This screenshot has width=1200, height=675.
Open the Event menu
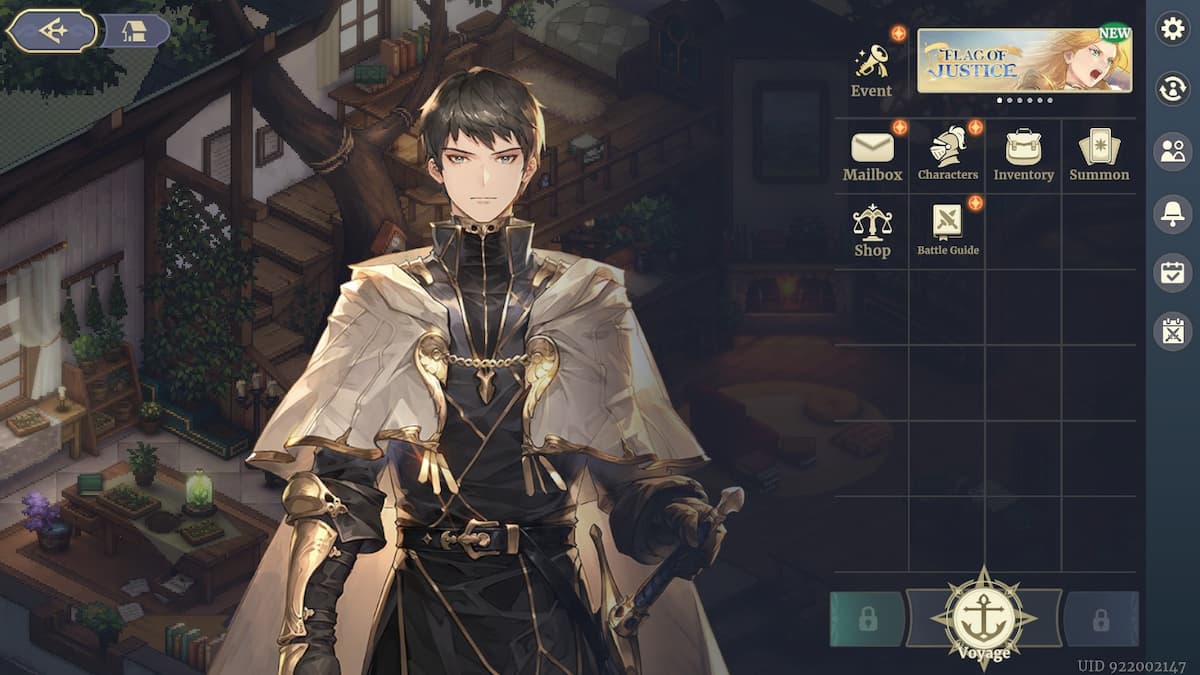click(871, 70)
